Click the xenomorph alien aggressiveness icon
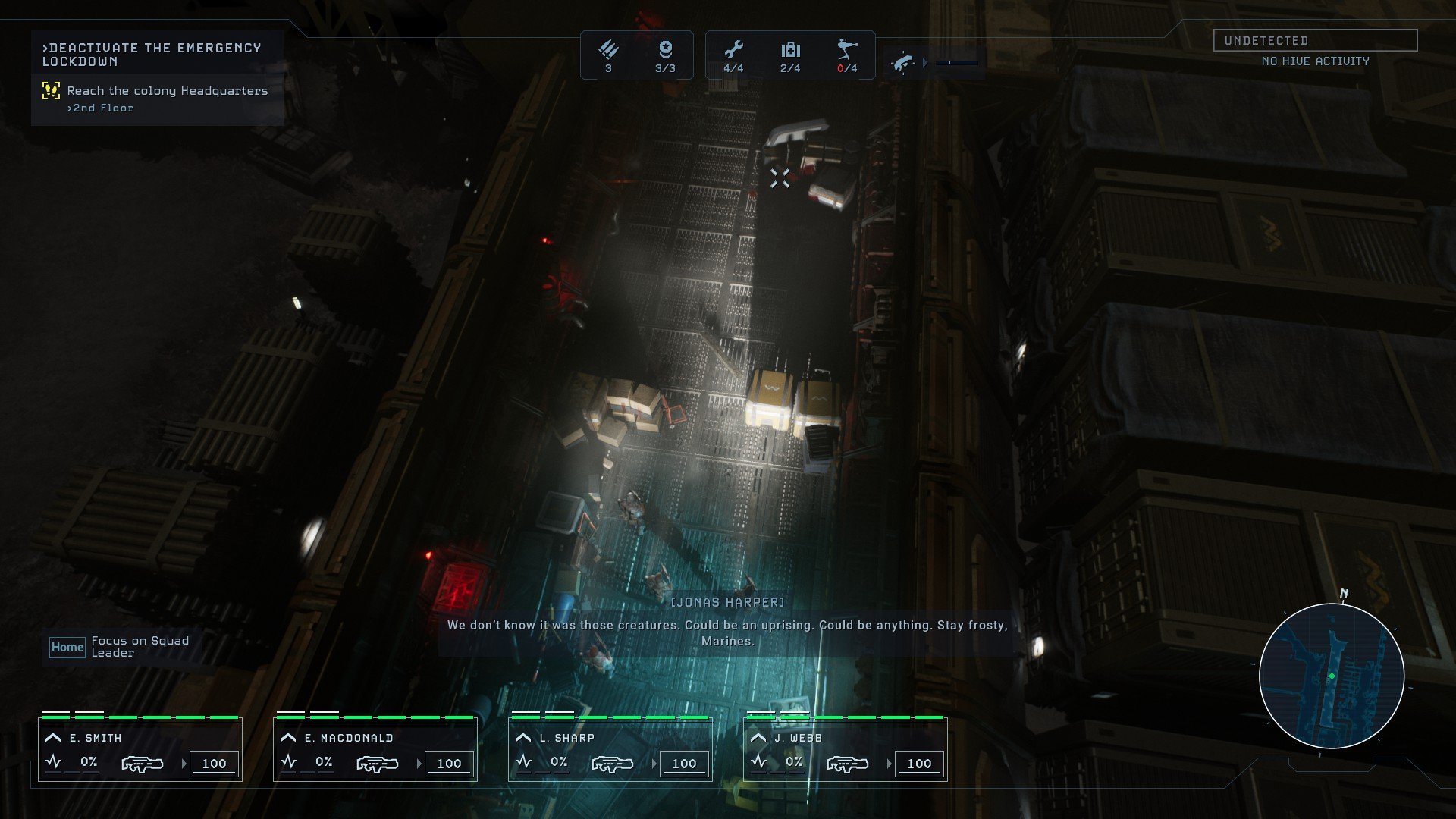The image size is (1456, 819). 902,63
